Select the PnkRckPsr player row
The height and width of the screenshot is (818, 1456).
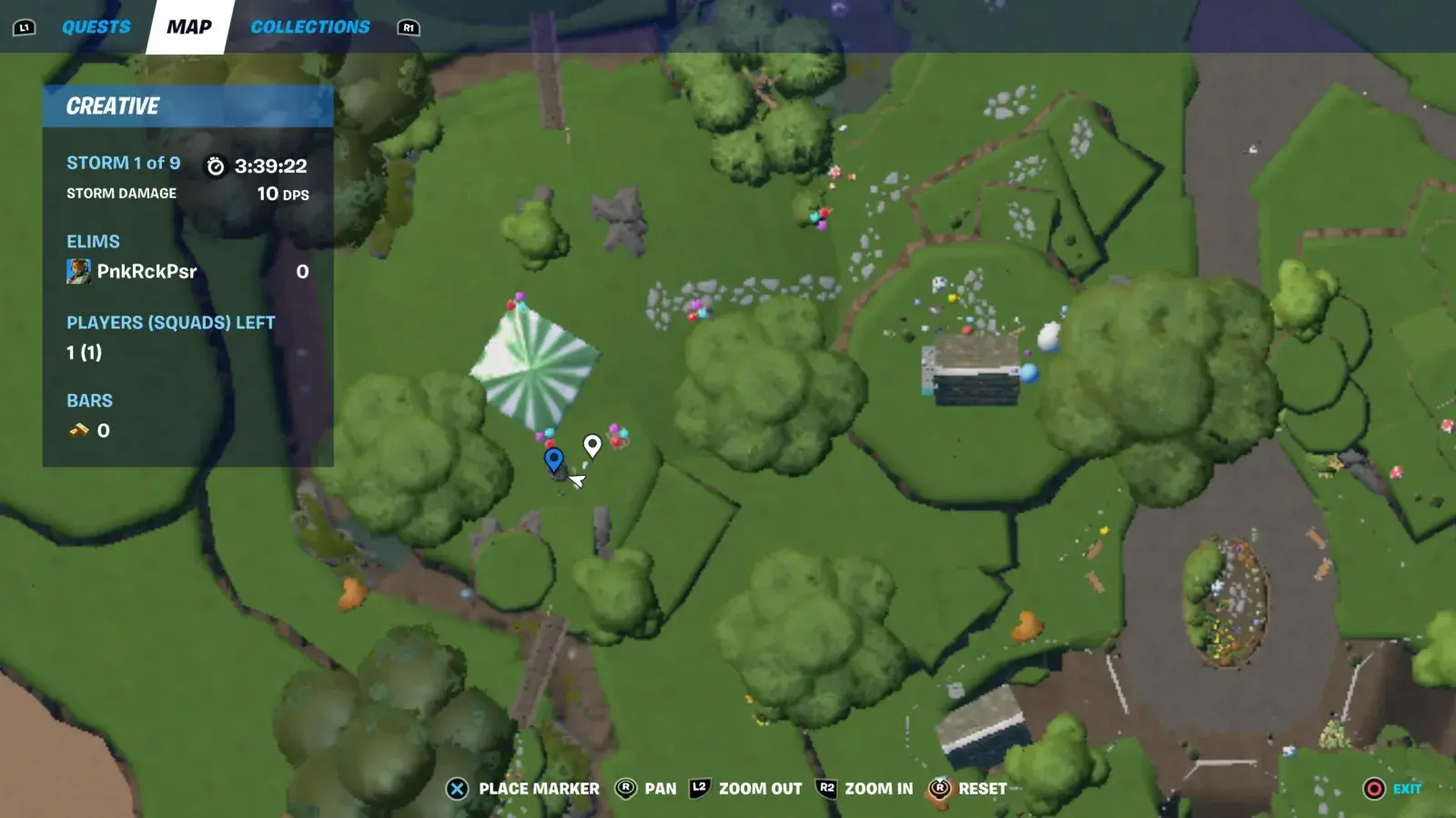187,271
